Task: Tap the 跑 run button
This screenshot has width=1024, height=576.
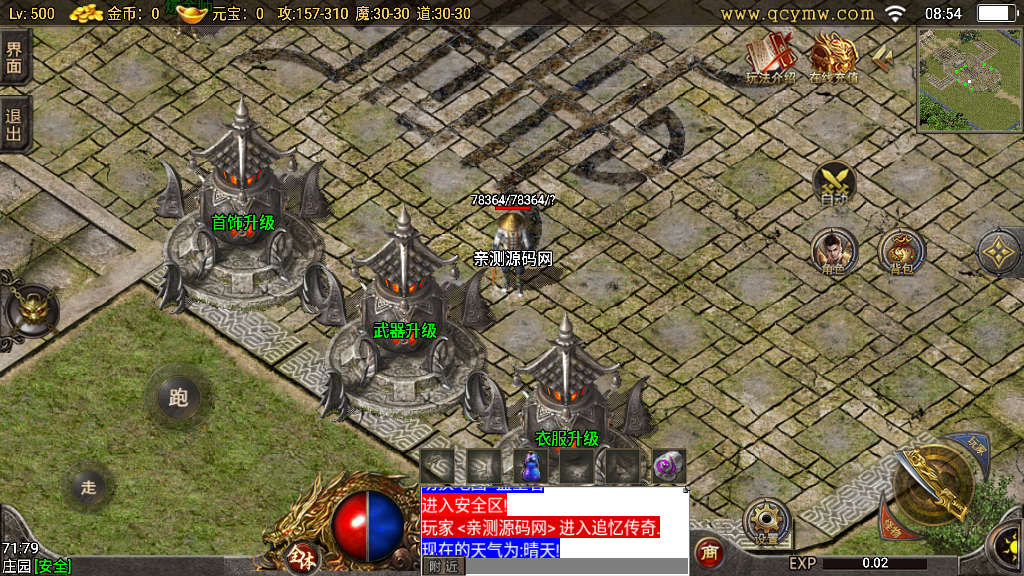Action: (179, 398)
